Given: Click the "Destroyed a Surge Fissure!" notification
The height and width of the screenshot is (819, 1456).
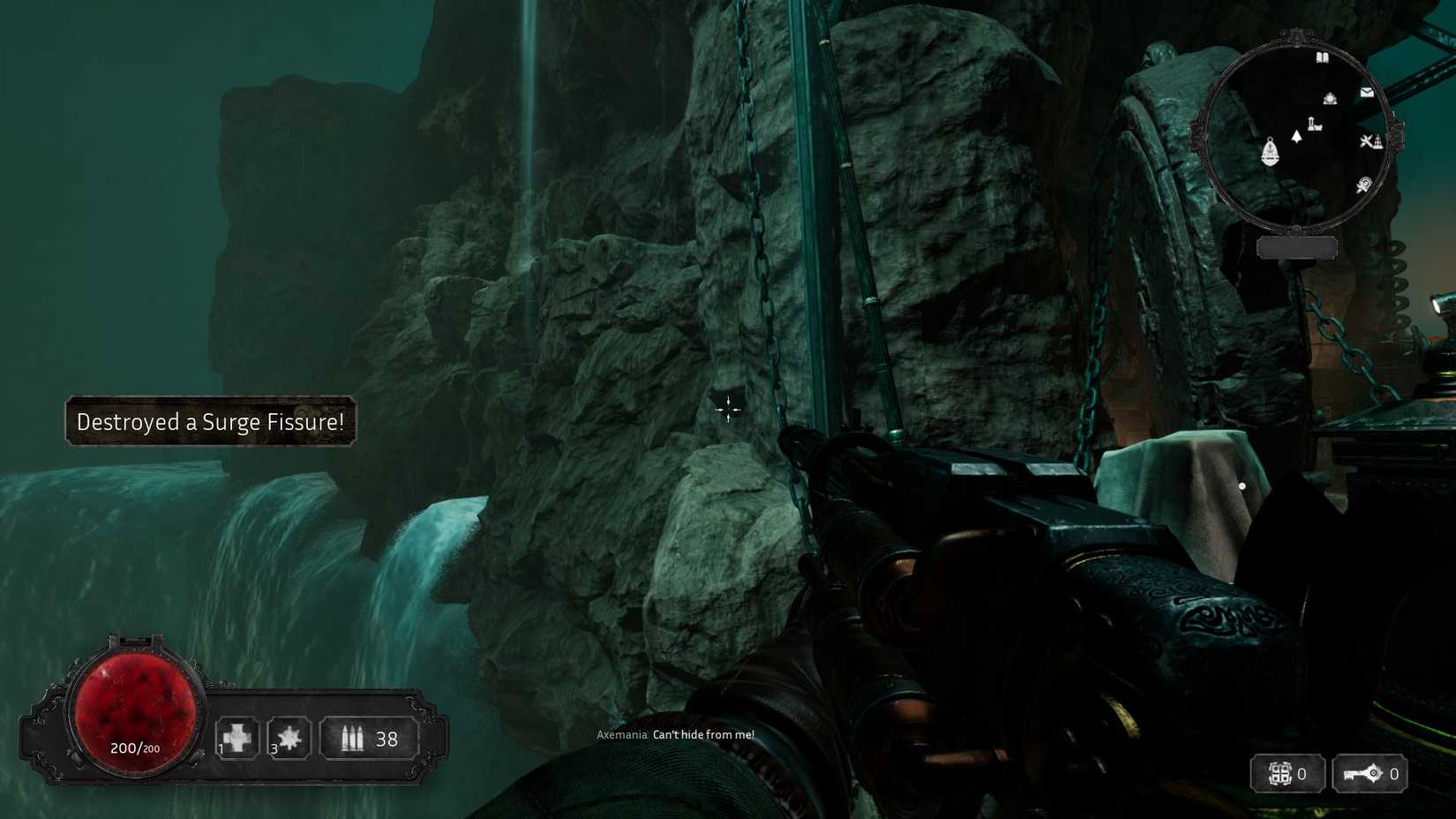Looking at the screenshot, I should pos(210,422).
